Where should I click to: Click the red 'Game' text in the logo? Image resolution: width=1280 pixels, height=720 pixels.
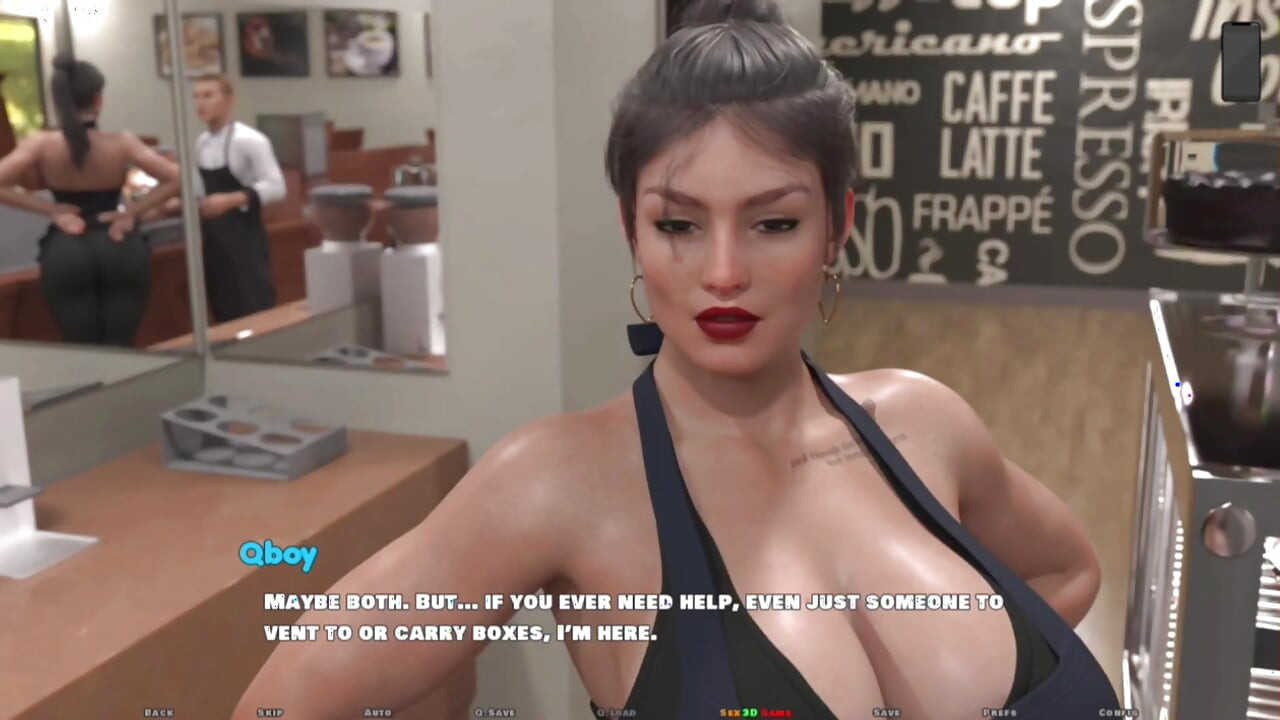(x=776, y=712)
